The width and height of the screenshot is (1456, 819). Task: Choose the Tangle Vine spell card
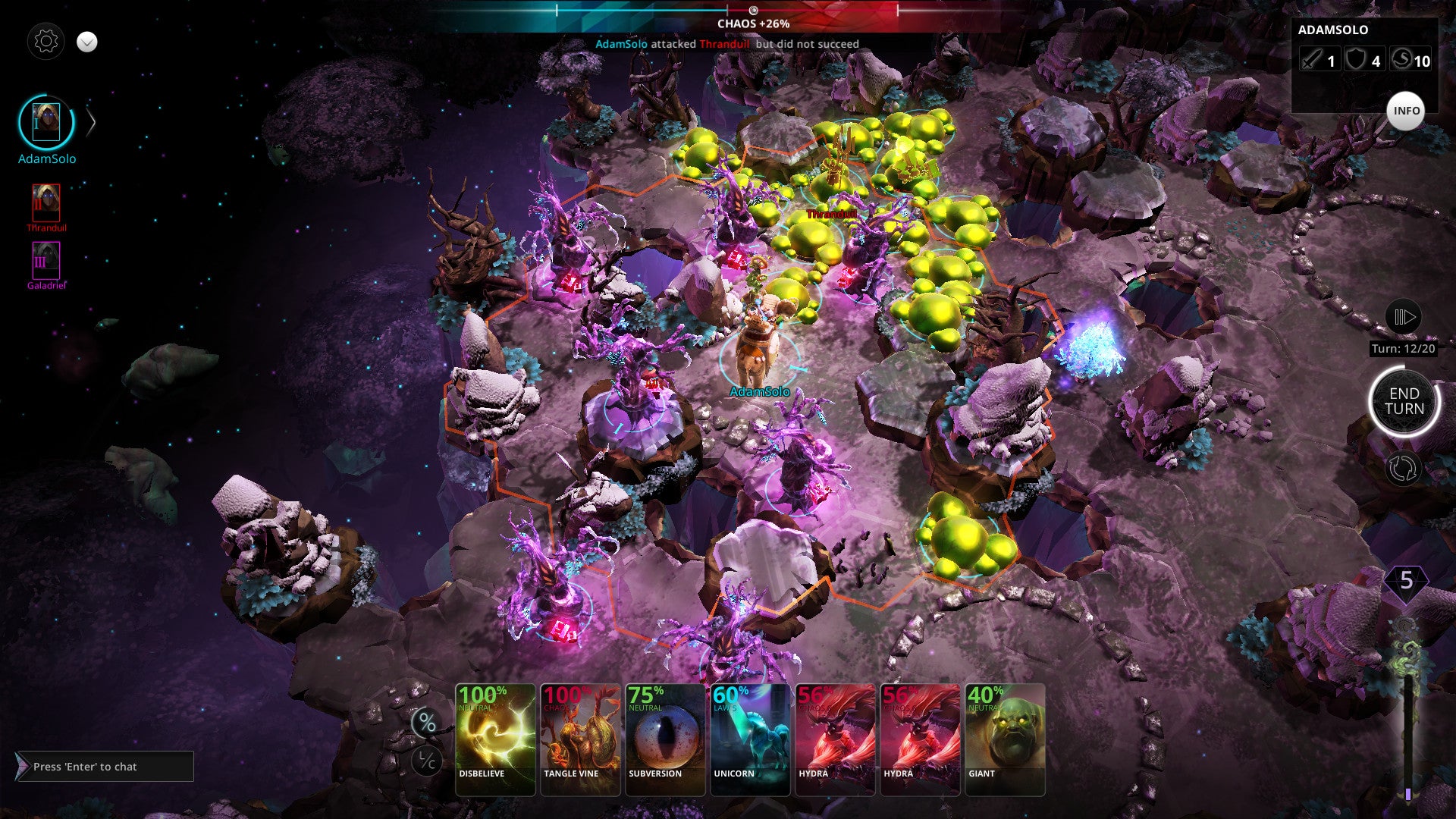(580, 739)
